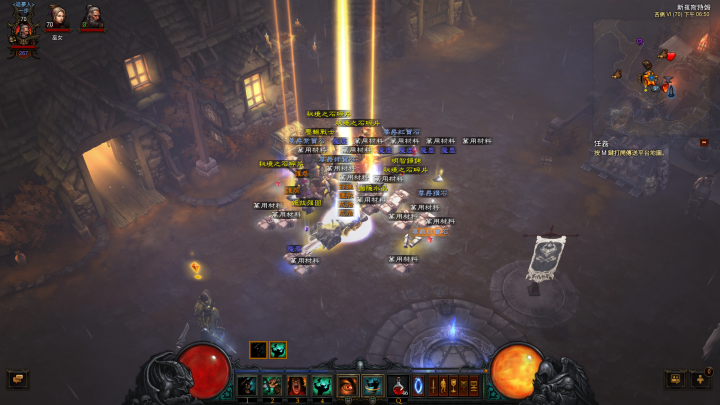Open the button right of game menu
The height and width of the screenshot is (405, 720).
[x=701, y=379]
